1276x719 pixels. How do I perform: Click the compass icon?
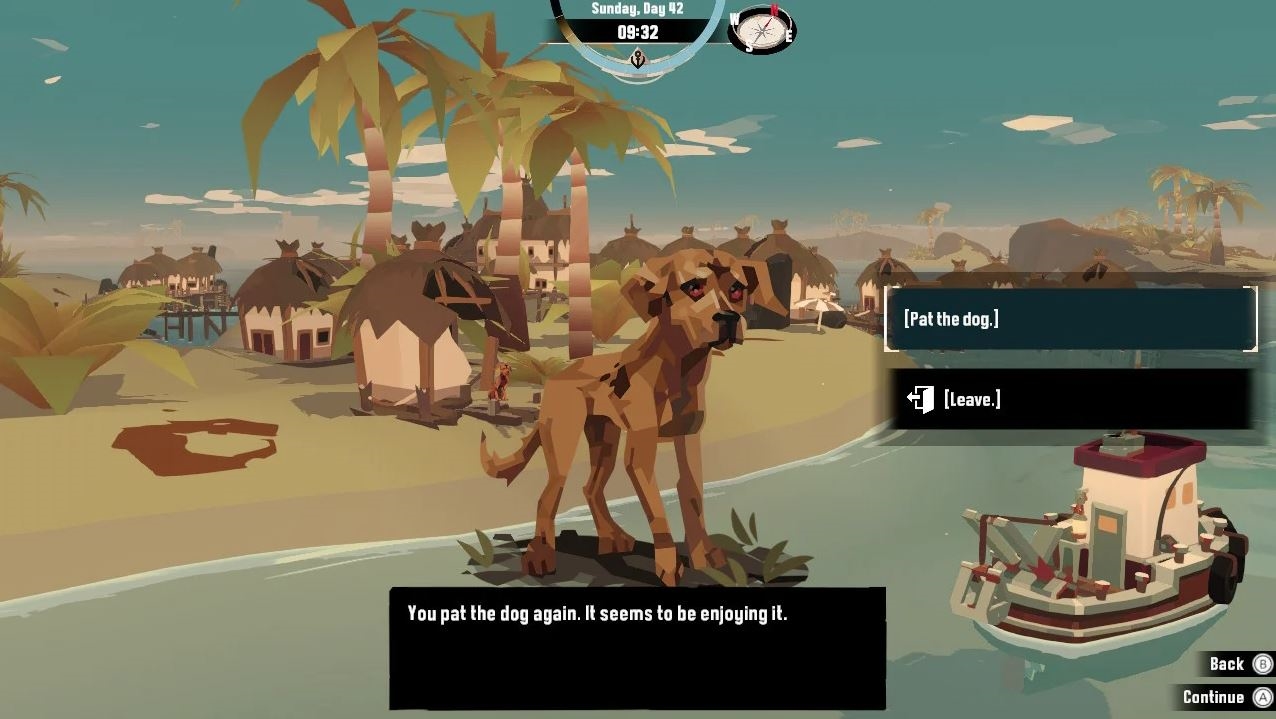[763, 30]
